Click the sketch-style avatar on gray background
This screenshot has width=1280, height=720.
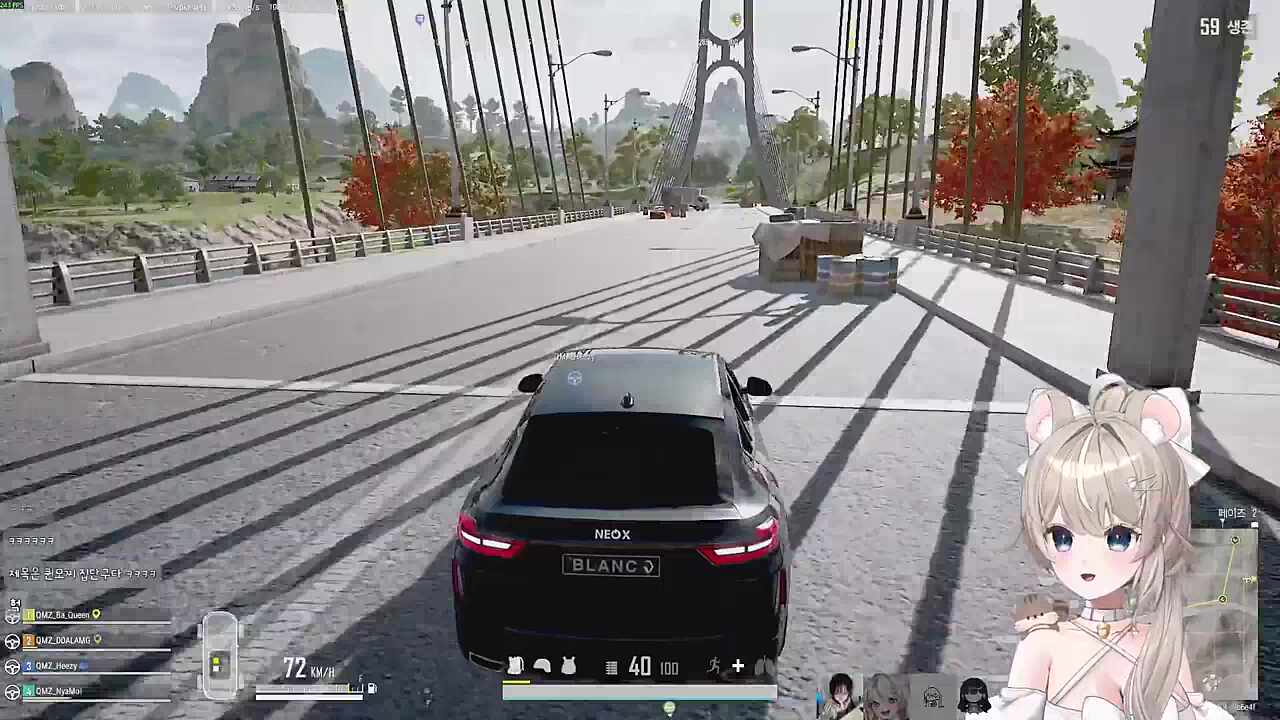pyautogui.click(x=933, y=695)
